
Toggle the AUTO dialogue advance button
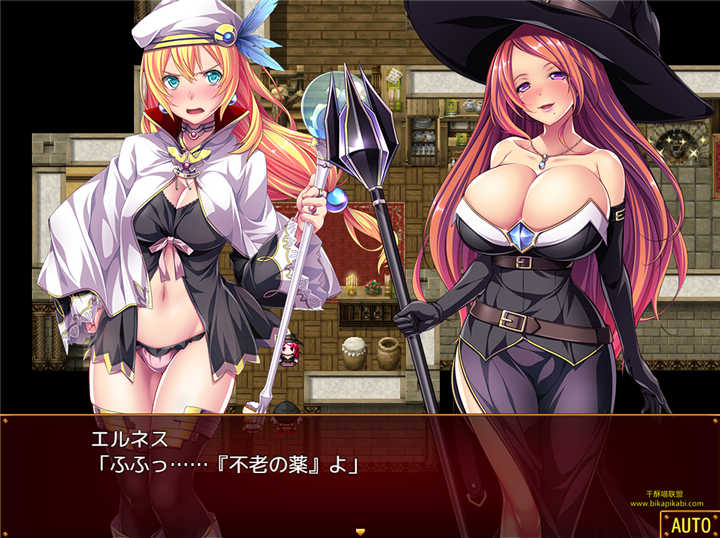point(689,524)
